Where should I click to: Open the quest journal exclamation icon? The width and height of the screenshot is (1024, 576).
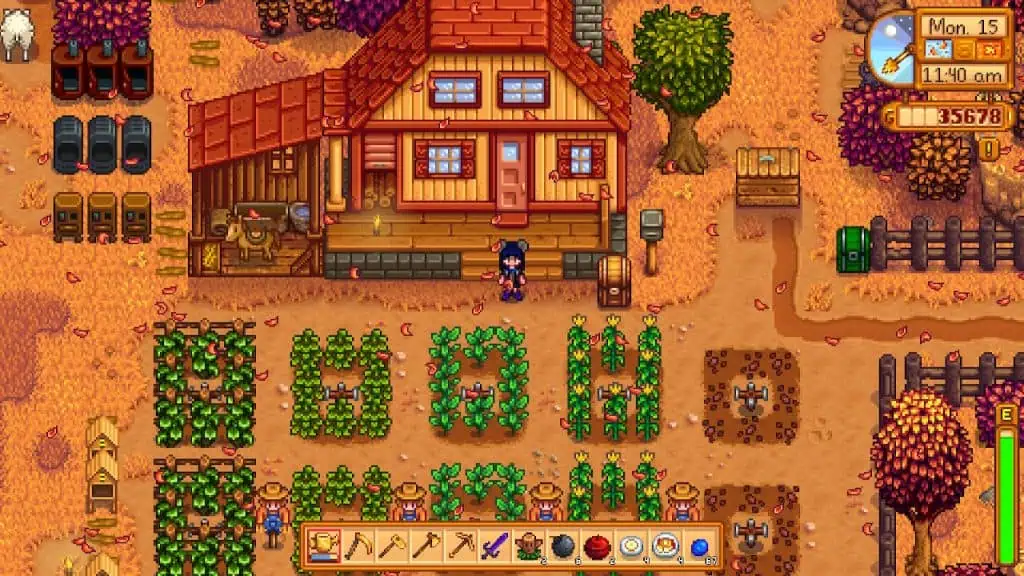pyautogui.click(x=990, y=150)
